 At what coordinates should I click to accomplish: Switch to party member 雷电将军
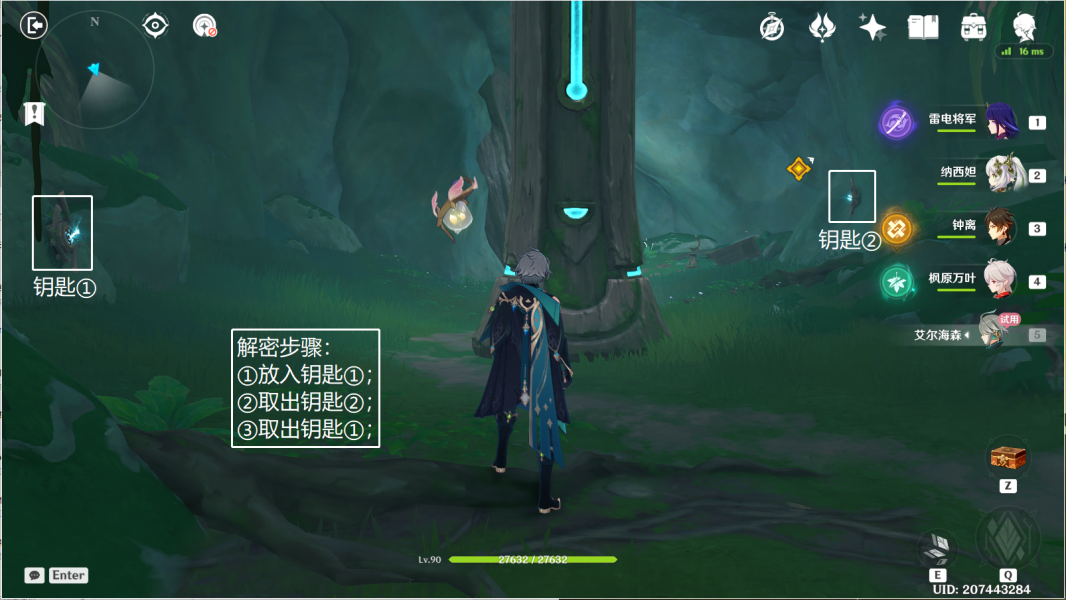1001,122
